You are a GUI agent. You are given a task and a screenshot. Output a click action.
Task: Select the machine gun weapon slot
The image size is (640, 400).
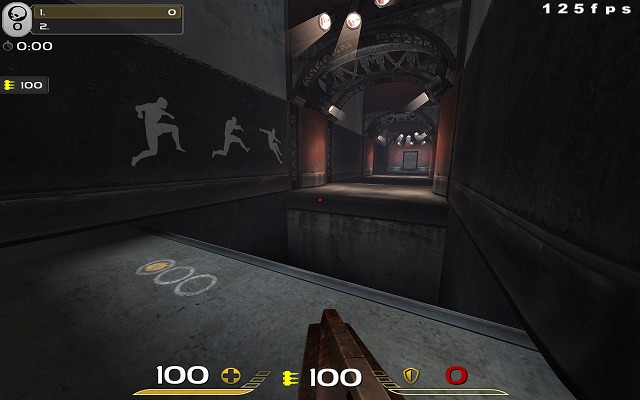coord(24,85)
